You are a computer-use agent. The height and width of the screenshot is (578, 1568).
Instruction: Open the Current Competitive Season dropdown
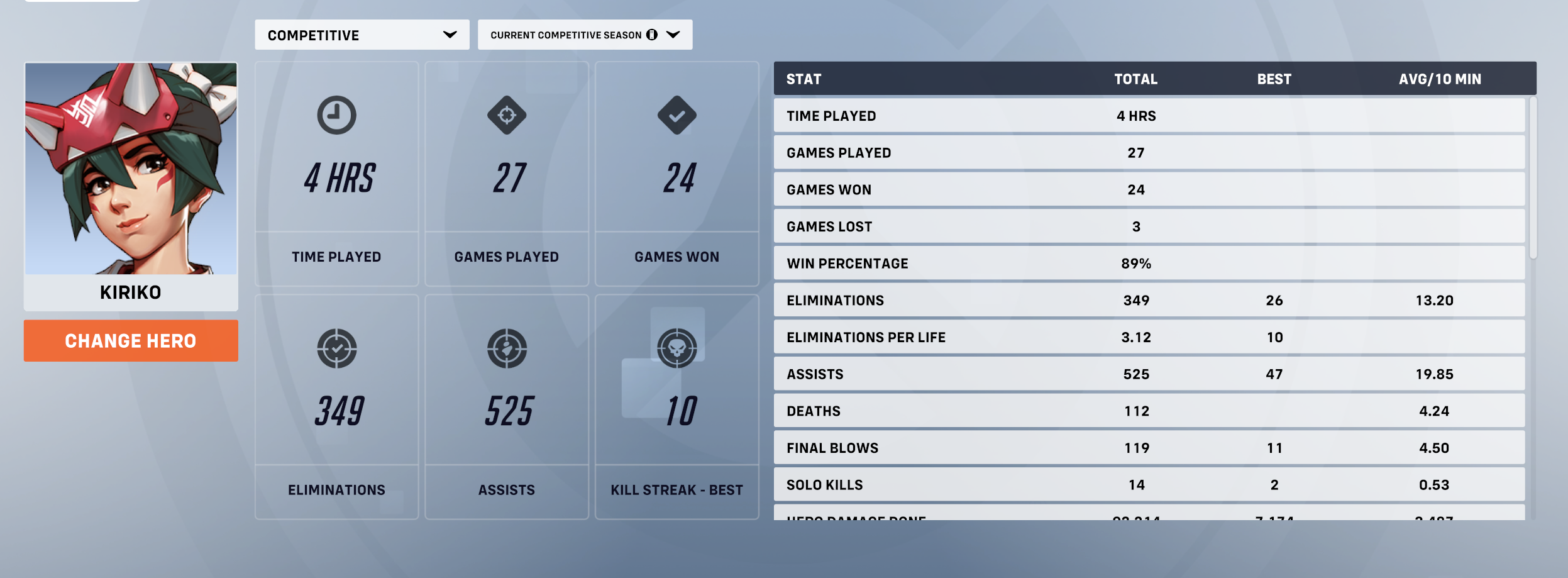click(584, 35)
